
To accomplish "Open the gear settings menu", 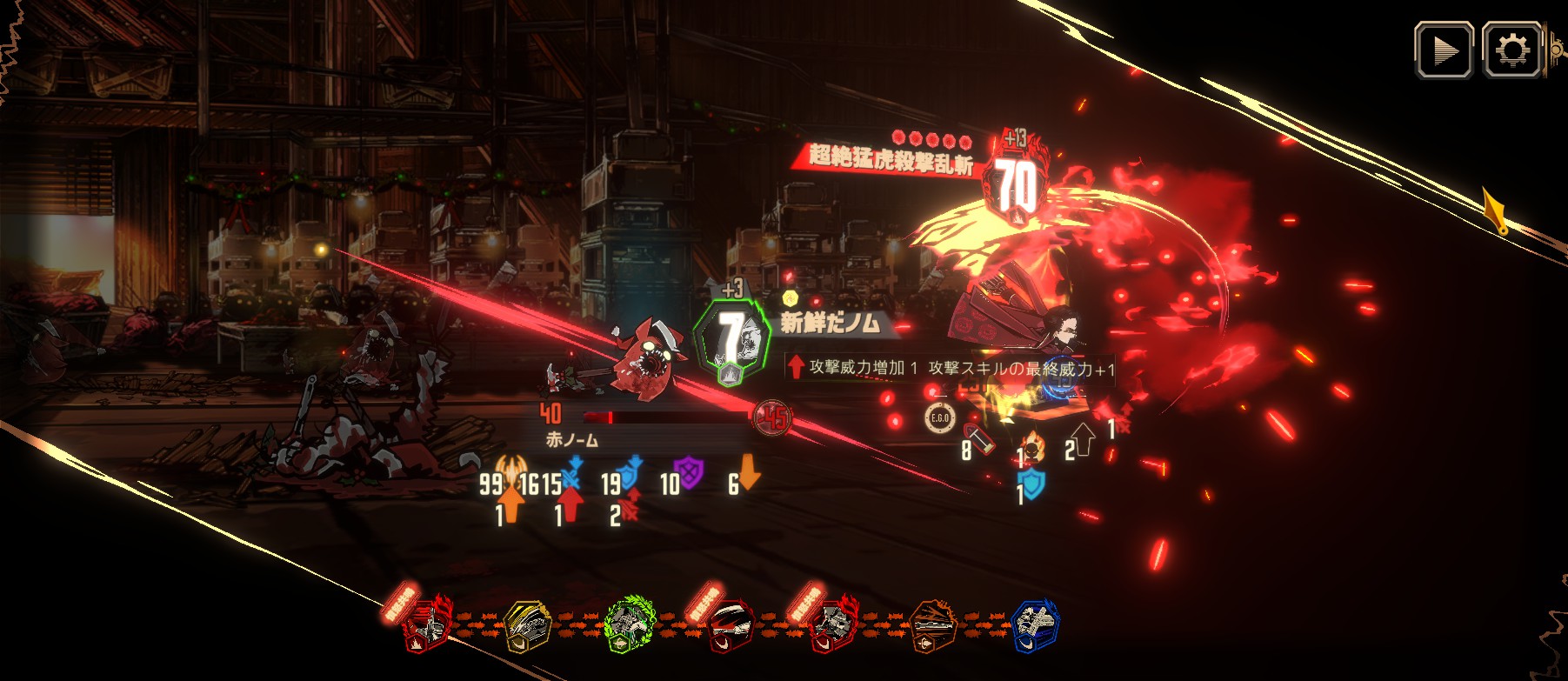I will [x=1511, y=50].
